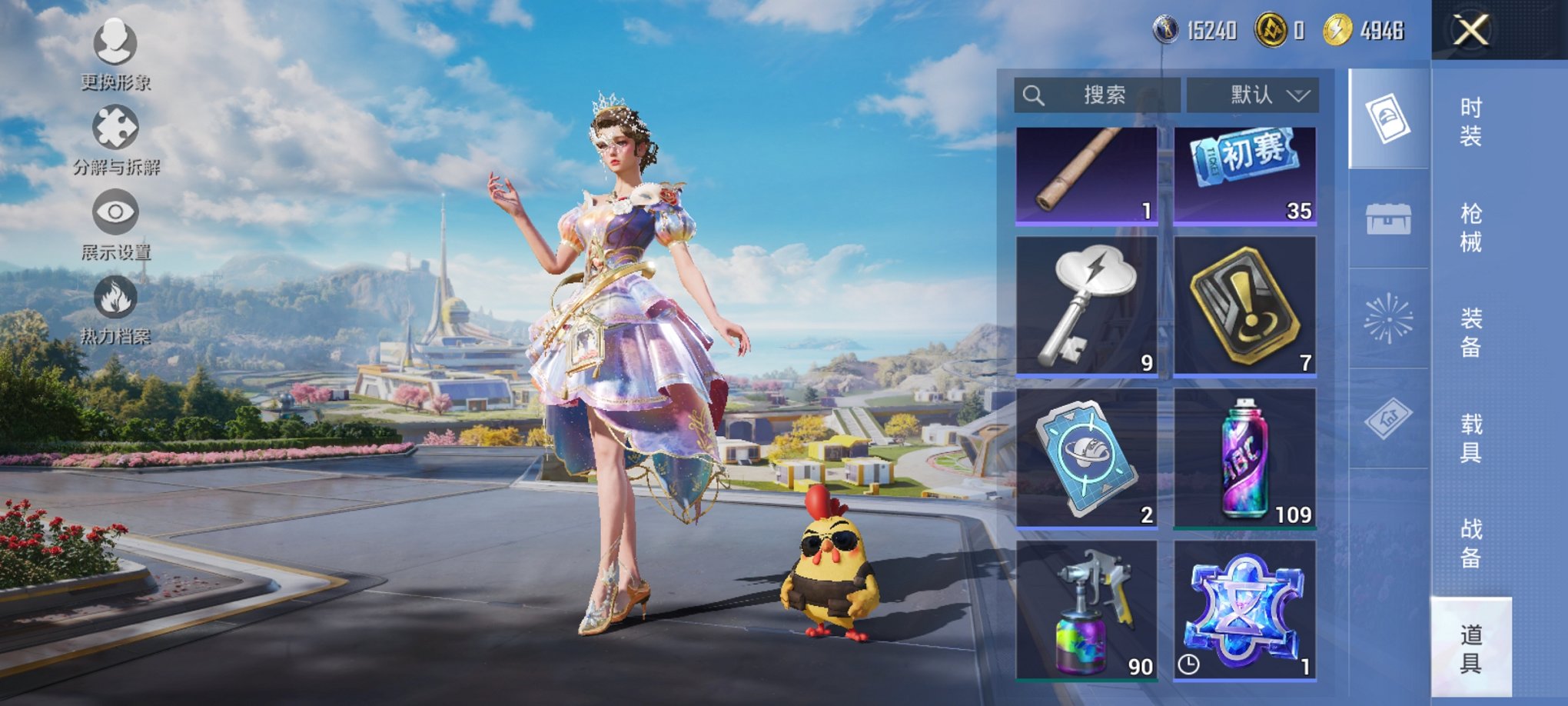Switch to the 装备 equipment tab
Viewport: 1568px width, 706px height.
[1470, 332]
